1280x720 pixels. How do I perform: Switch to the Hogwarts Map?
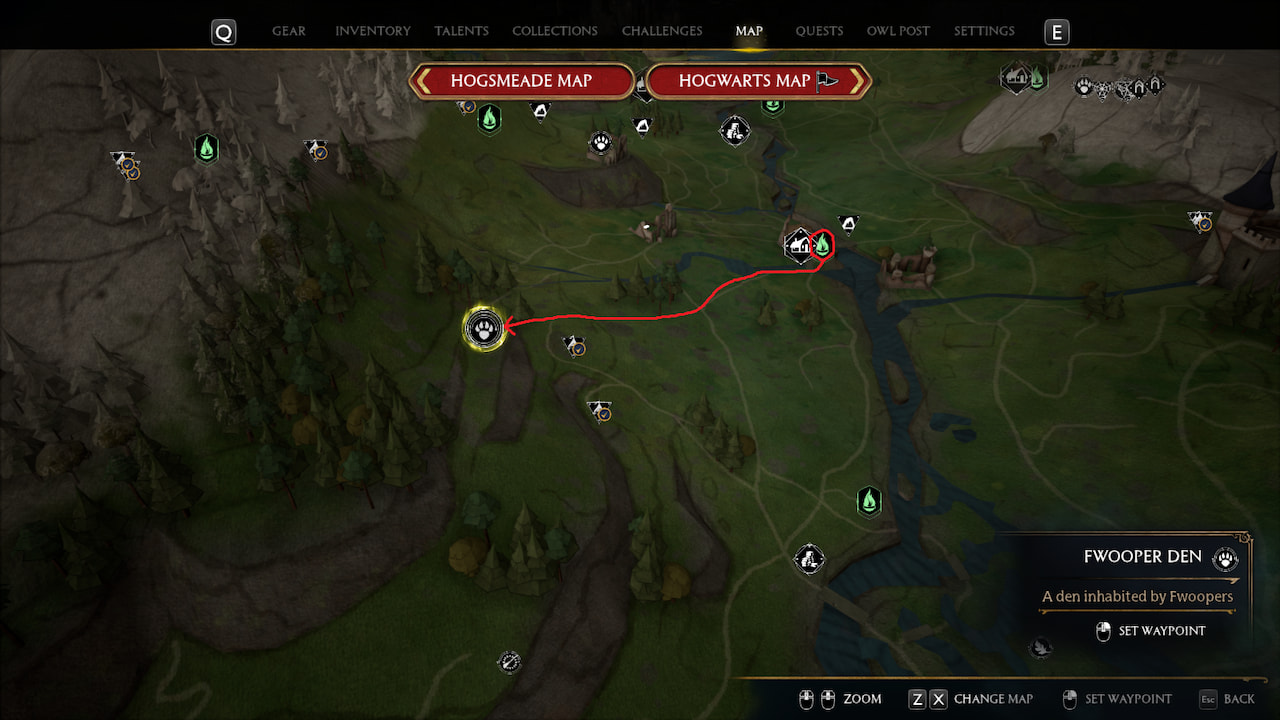(x=758, y=81)
